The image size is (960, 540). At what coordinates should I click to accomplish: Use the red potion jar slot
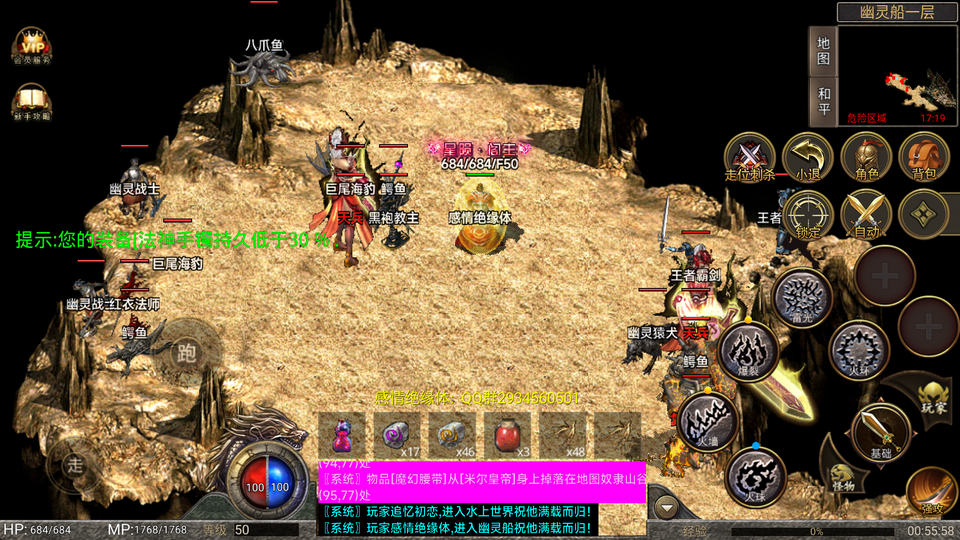pyautogui.click(x=510, y=436)
